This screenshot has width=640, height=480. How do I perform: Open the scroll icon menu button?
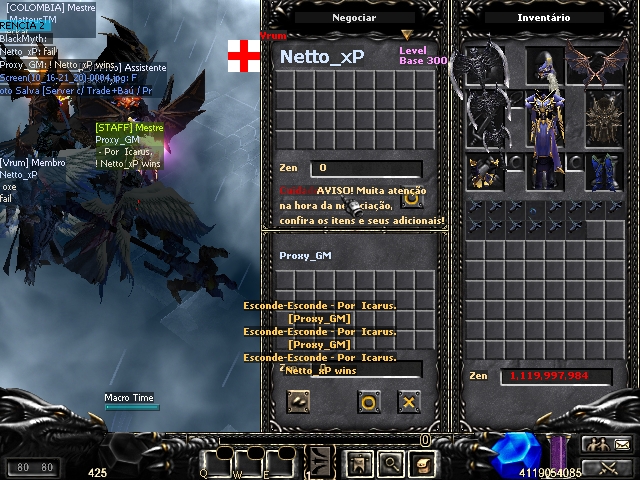click(423, 463)
